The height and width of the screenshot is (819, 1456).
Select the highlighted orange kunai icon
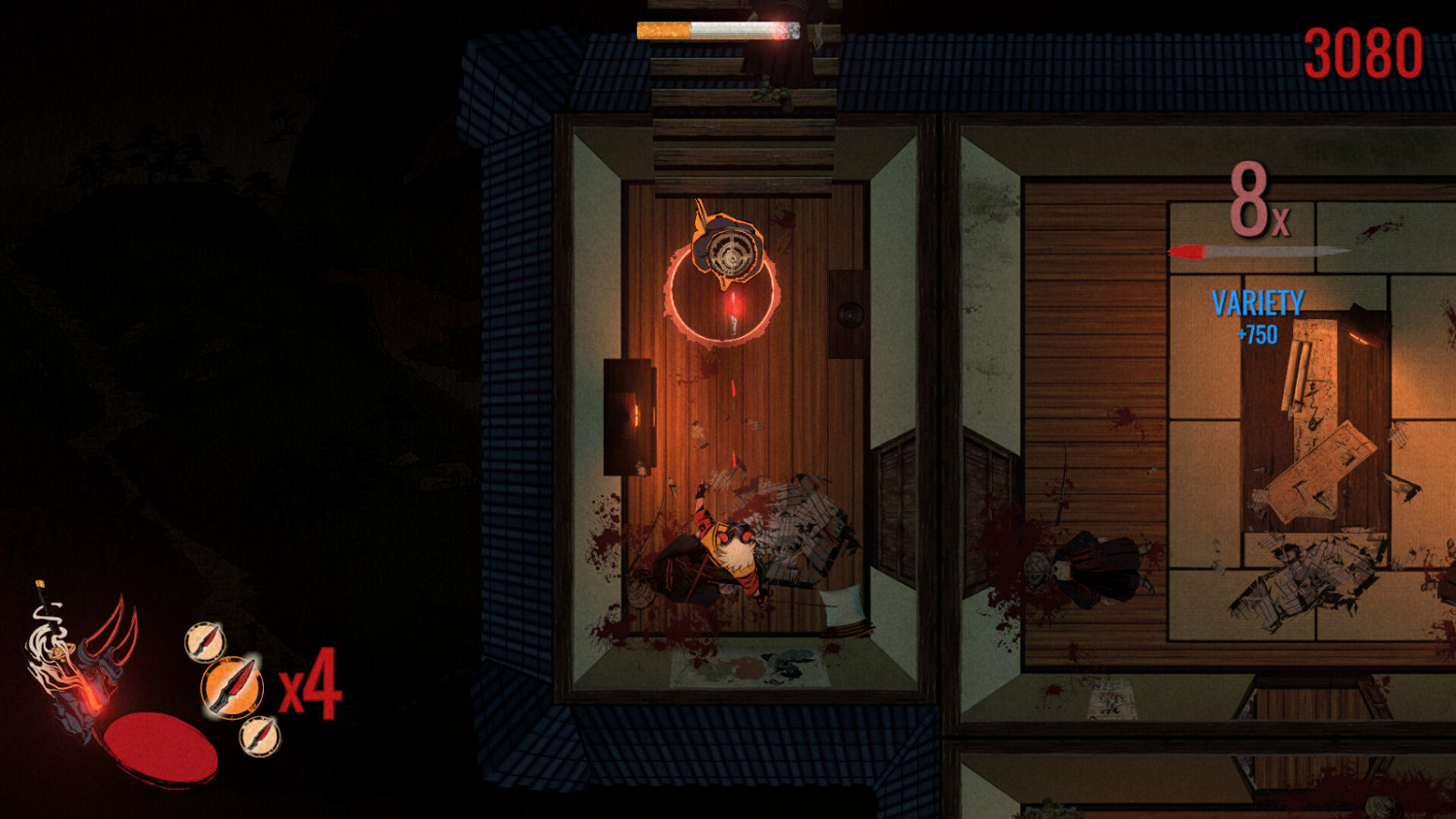pyautogui.click(x=233, y=687)
